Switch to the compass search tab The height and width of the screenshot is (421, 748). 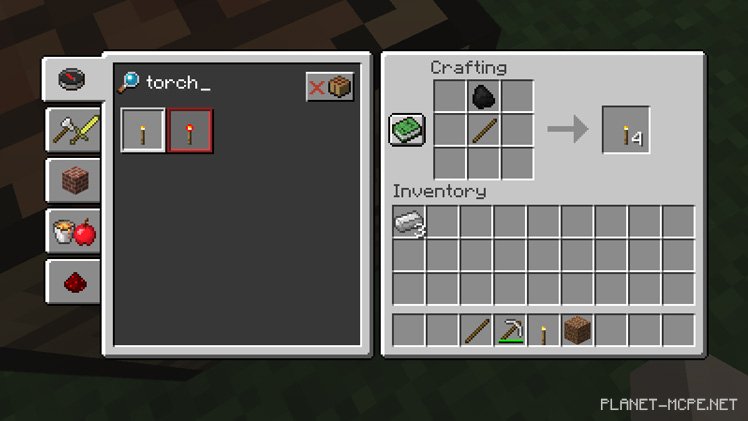(x=72, y=79)
